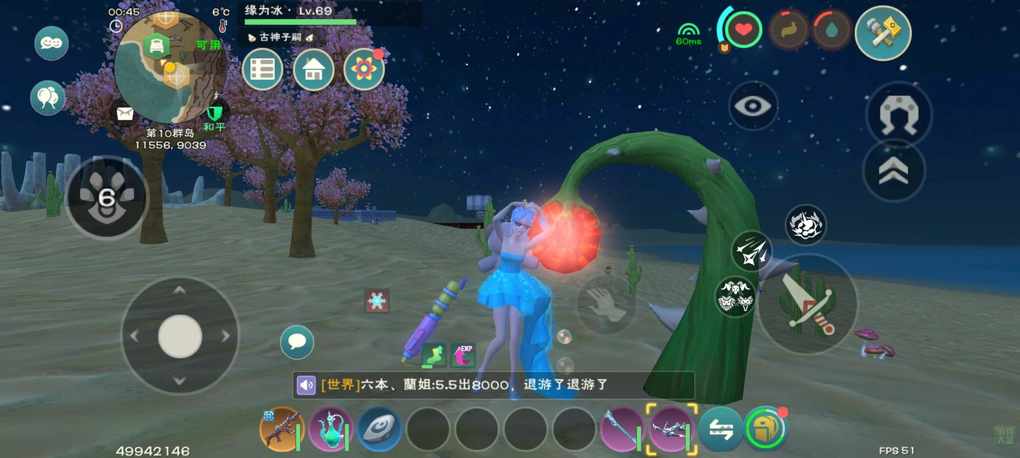Tap the double chevron jump button
Screen dimensions: 1020x458
click(x=893, y=171)
